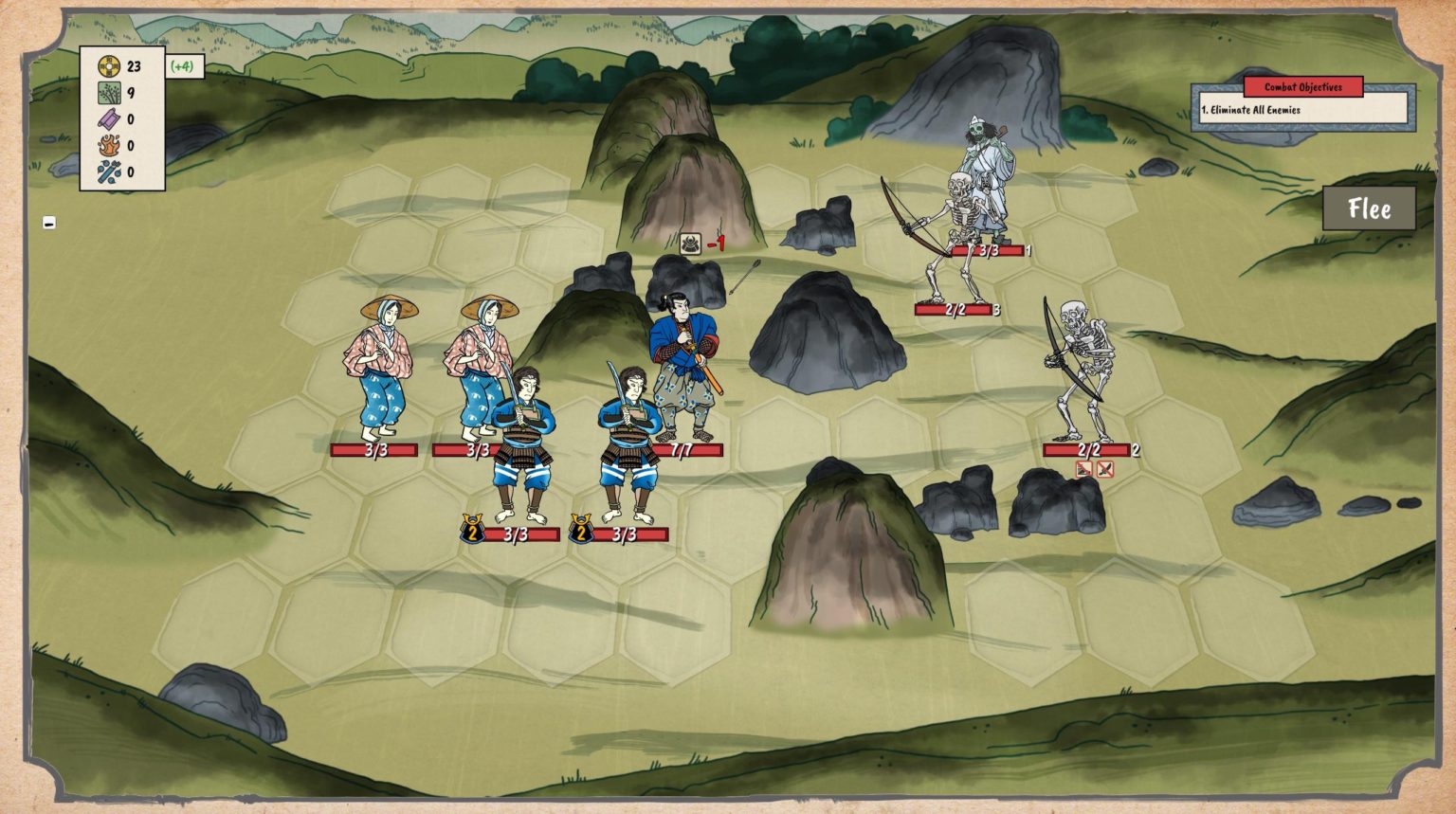Select the green bamboo resource icon
This screenshot has width=1456, height=814.
(109, 93)
